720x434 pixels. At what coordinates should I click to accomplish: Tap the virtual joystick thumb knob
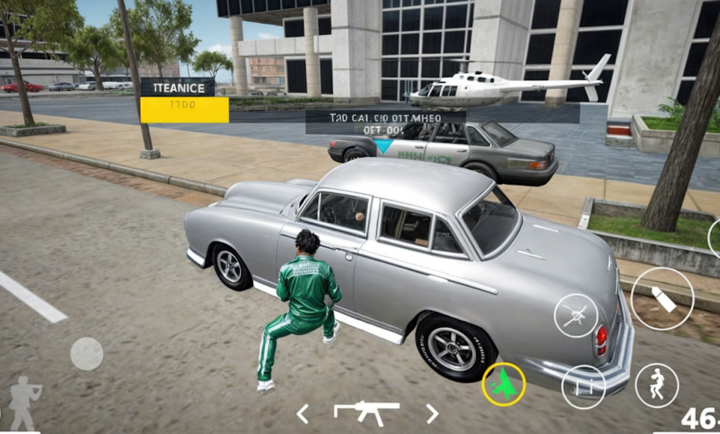86,354
